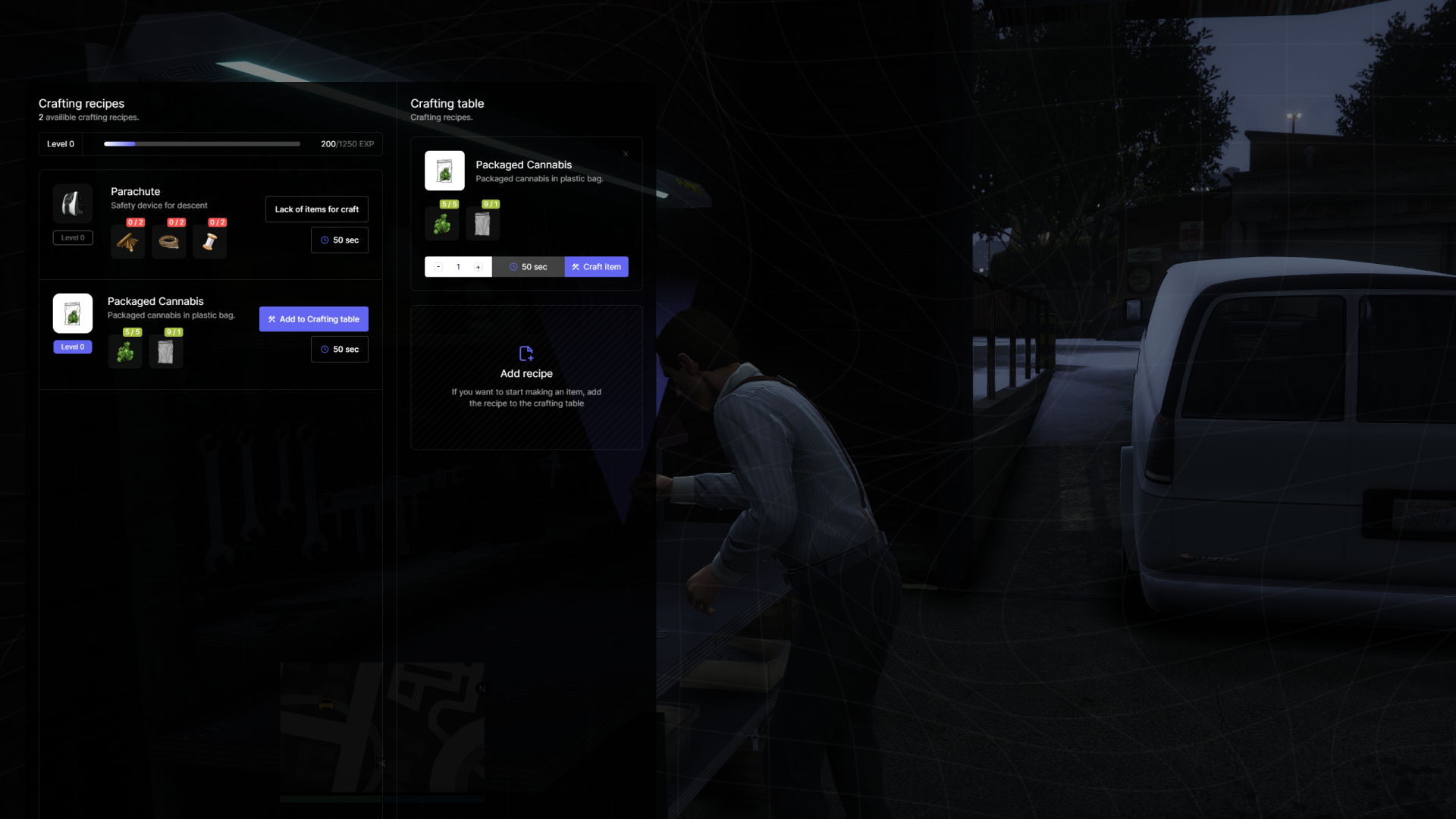Increase craft quantity with plus stepper
Viewport: 1456px width, 819px height.
pos(479,267)
